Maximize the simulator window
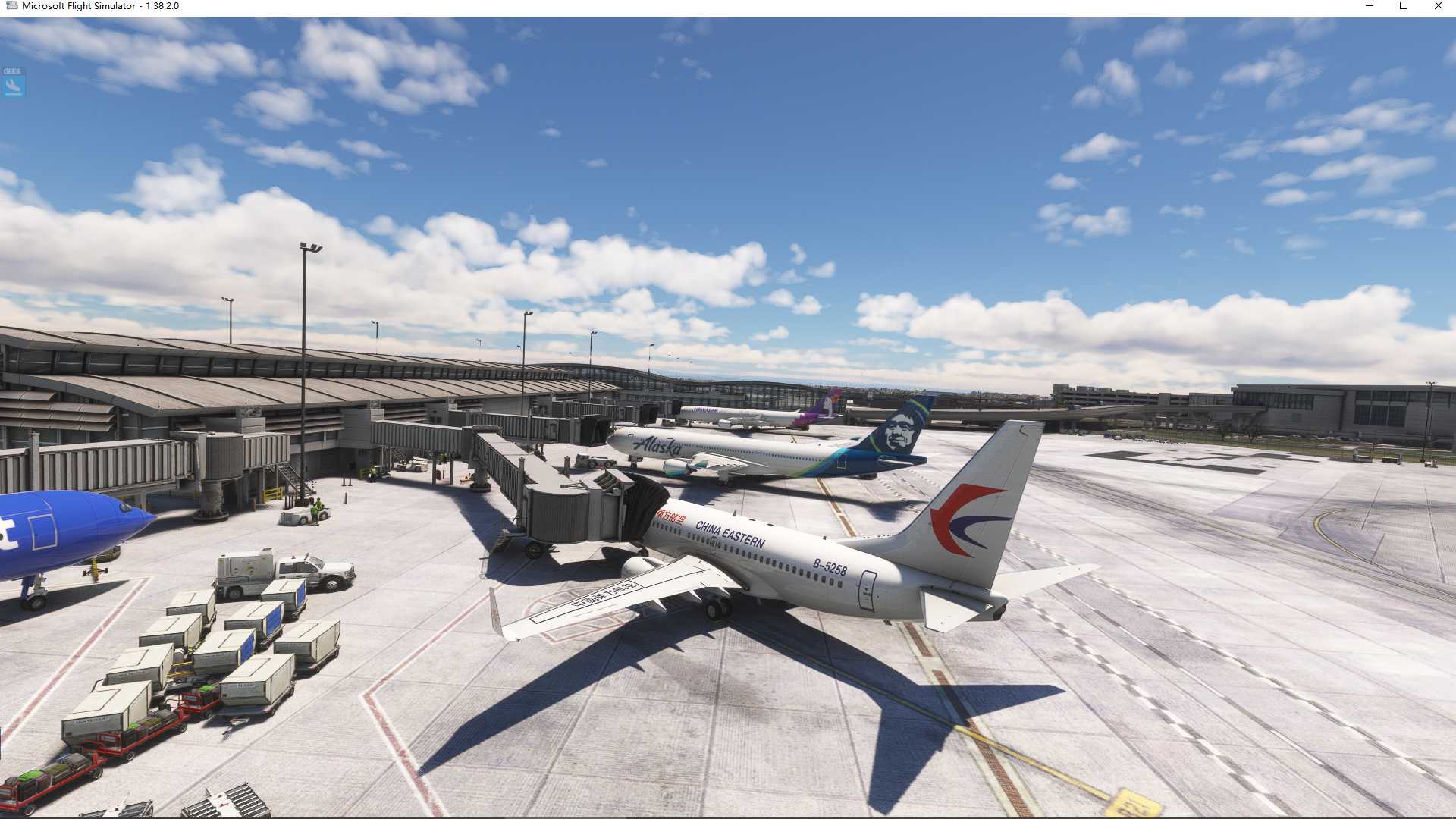 tap(1405, 6)
